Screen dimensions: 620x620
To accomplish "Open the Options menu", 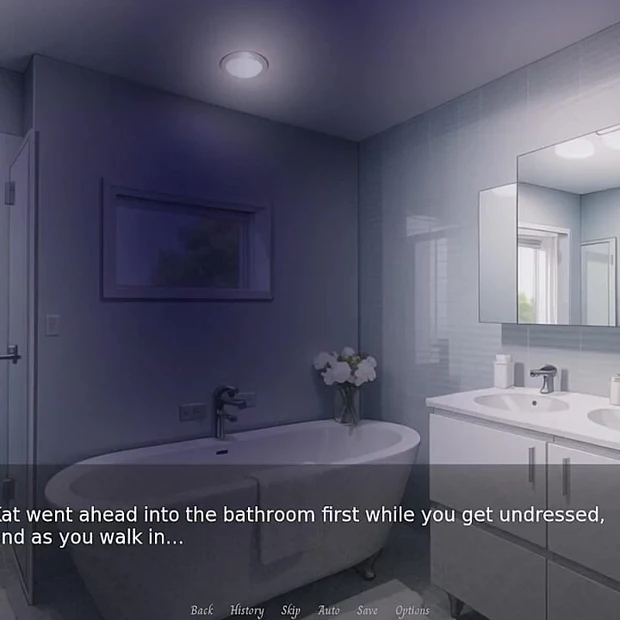I will 412,610.
